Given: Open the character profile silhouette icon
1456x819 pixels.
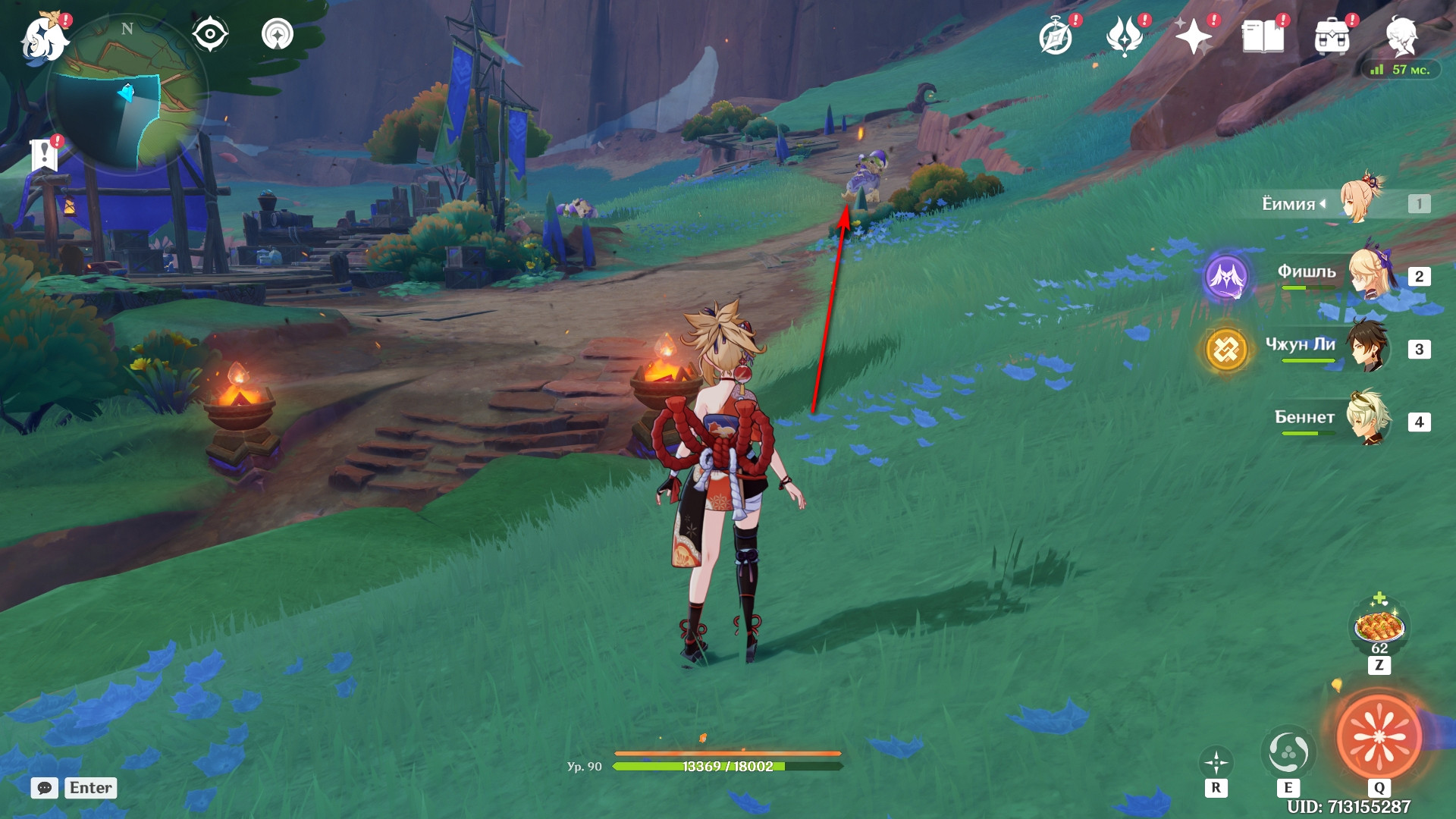Looking at the screenshot, I should point(1401,36).
